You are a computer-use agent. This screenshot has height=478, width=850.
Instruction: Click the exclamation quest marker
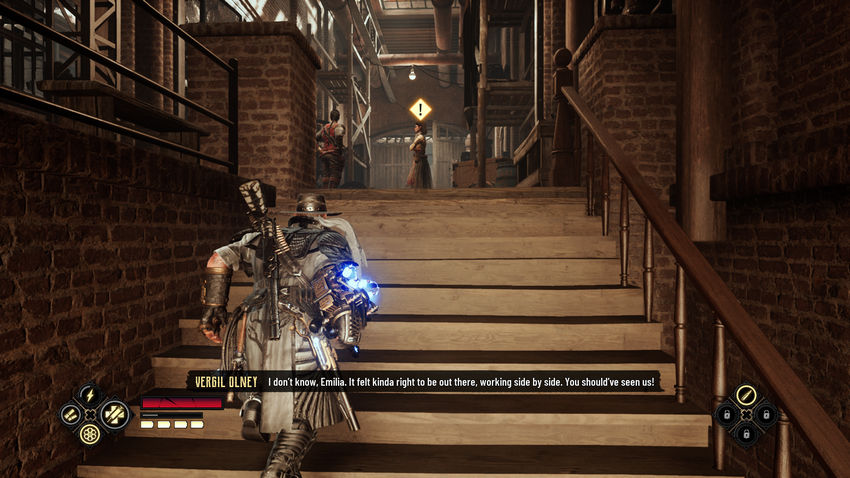click(420, 108)
